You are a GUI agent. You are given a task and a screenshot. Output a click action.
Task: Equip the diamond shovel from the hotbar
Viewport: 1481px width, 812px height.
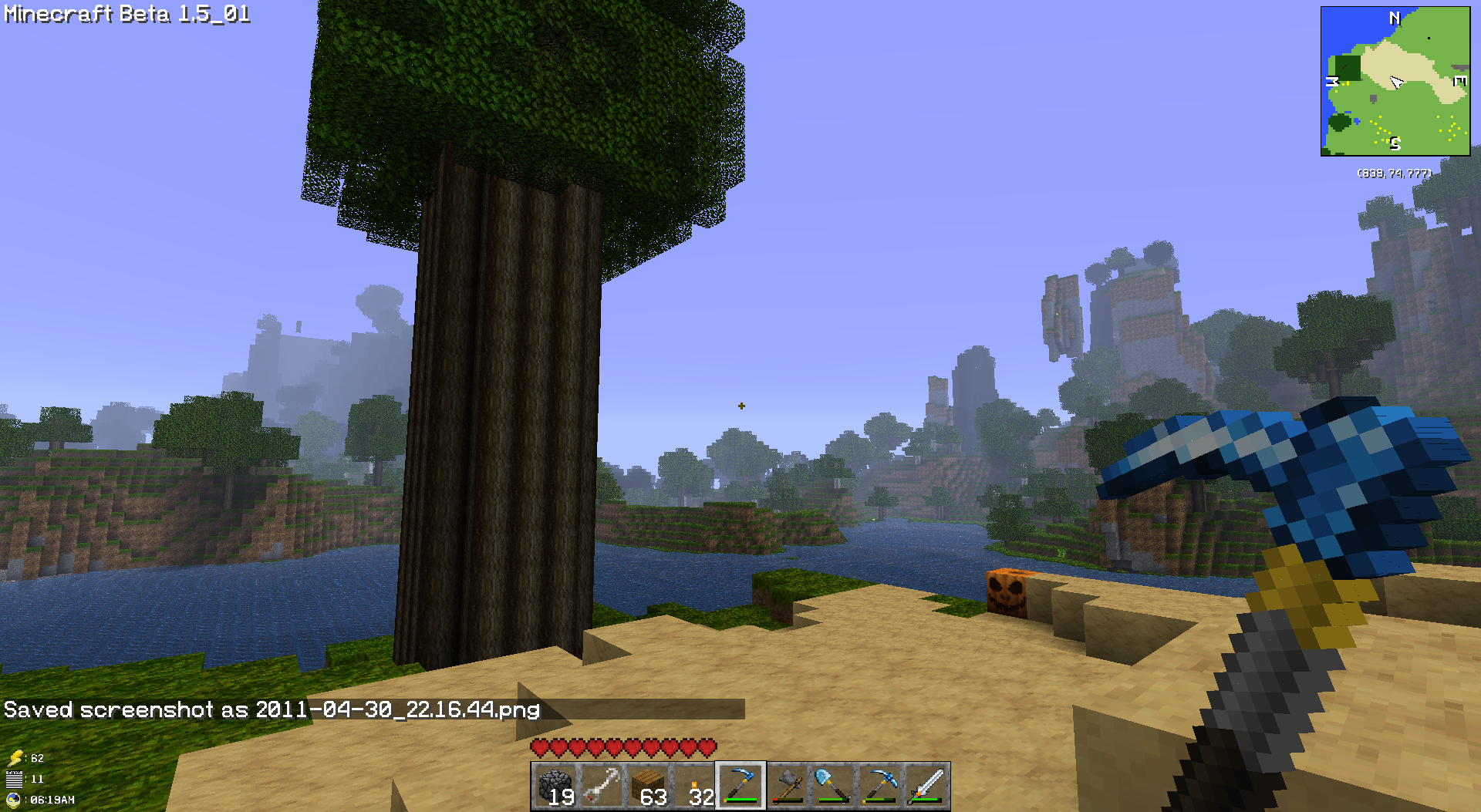pos(833,786)
